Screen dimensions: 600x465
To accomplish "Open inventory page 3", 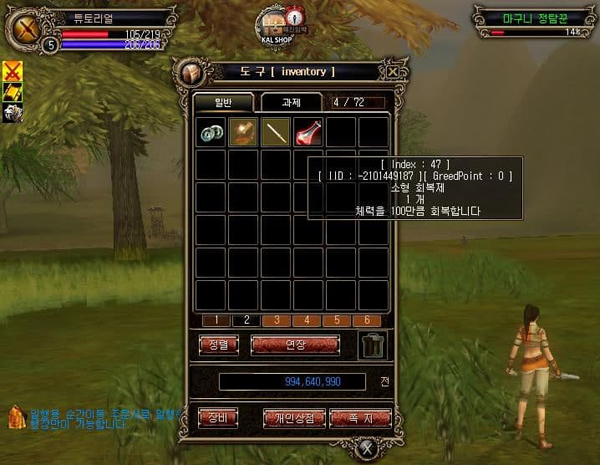I will [275, 320].
